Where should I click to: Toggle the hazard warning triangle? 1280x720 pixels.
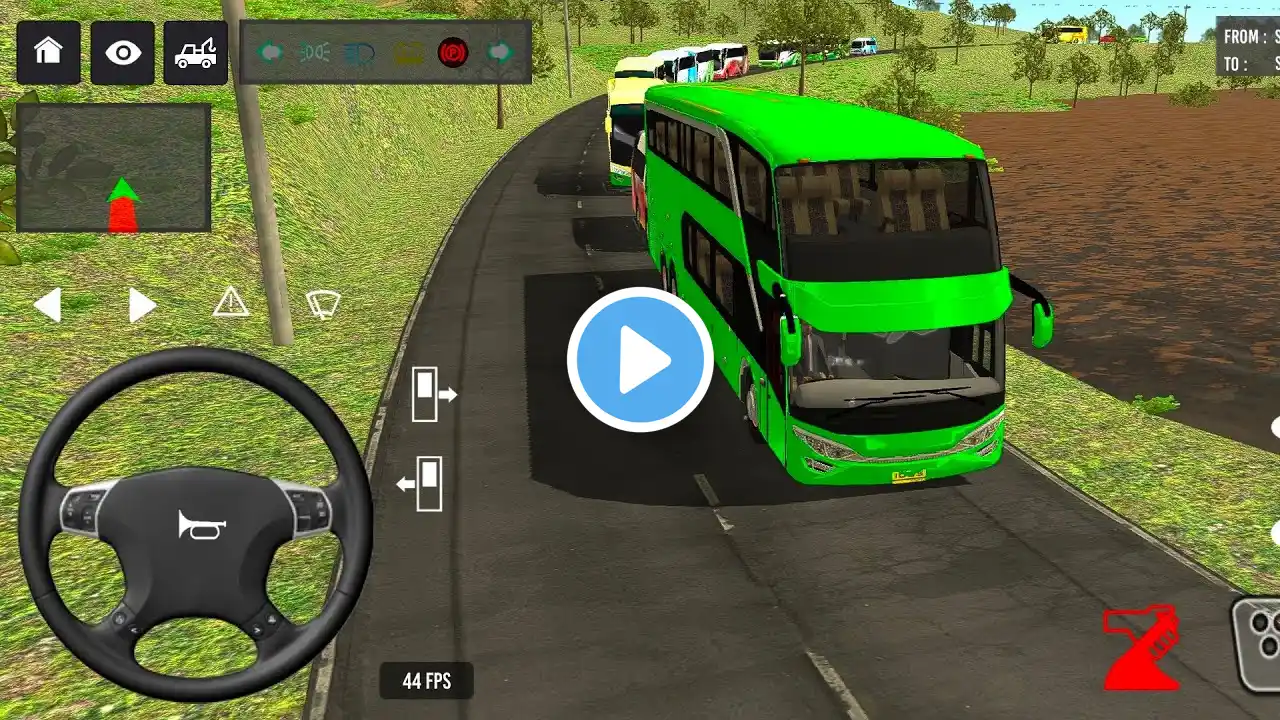[231, 302]
